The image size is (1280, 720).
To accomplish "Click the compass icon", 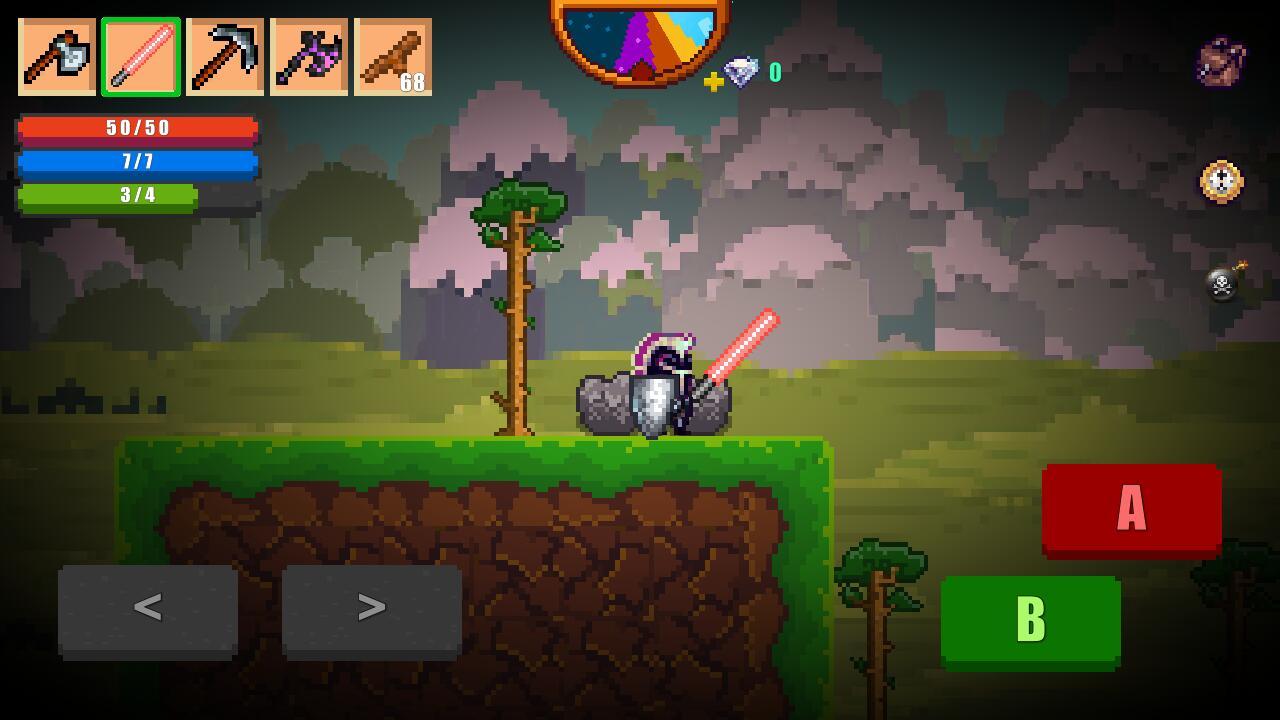I will point(1221,182).
